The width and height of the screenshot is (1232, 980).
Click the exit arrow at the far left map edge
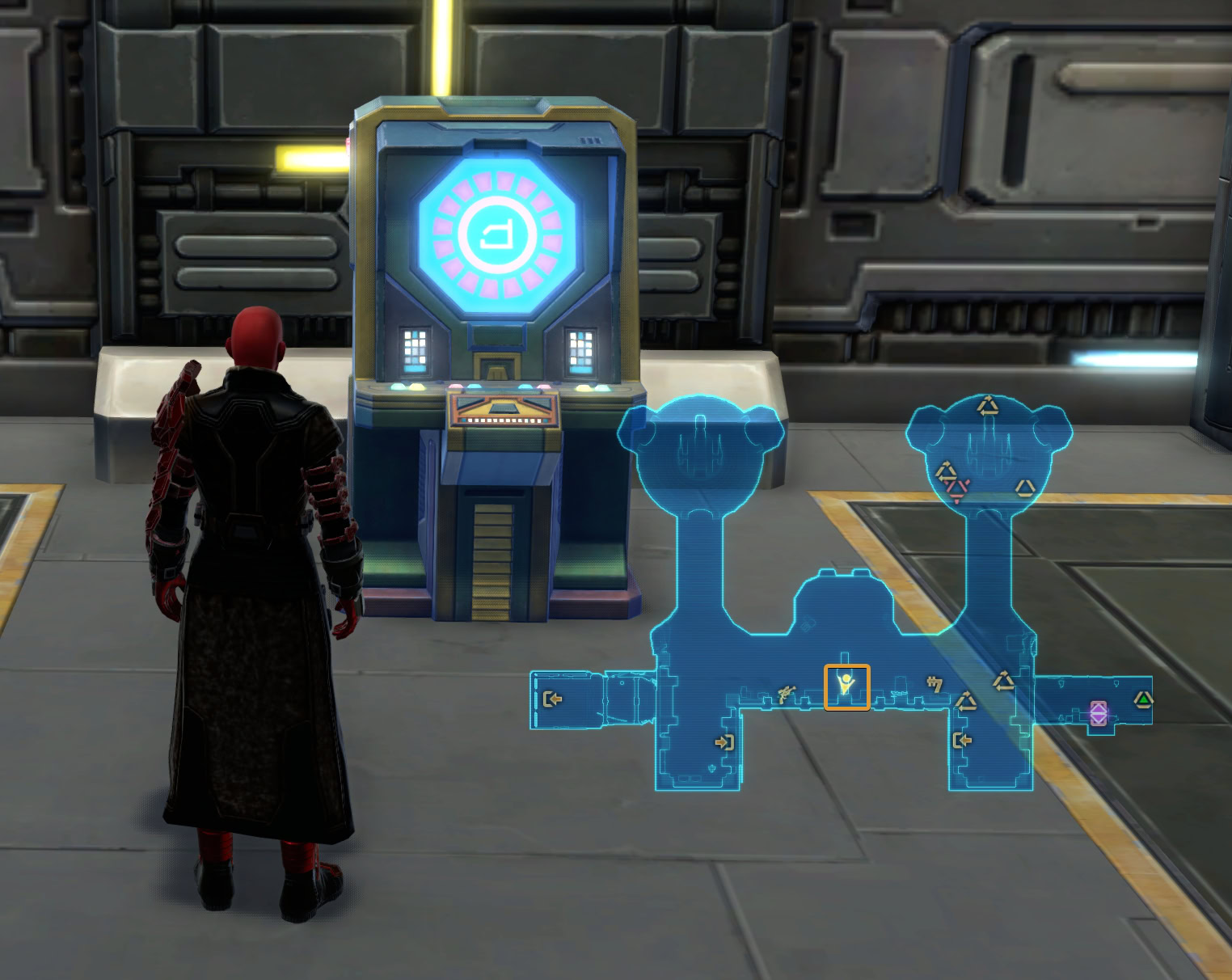click(553, 700)
